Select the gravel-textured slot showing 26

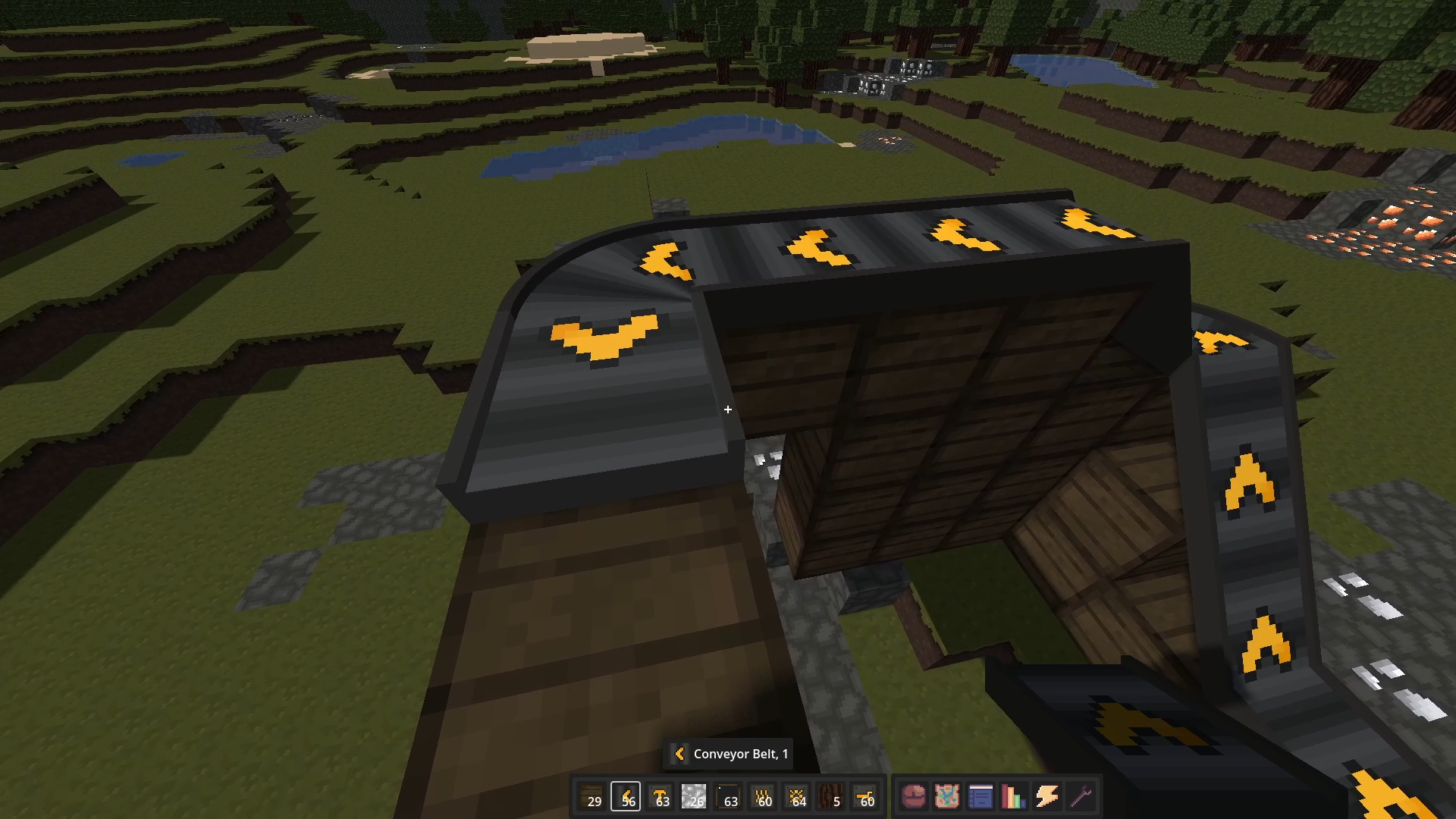click(x=695, y=796)
